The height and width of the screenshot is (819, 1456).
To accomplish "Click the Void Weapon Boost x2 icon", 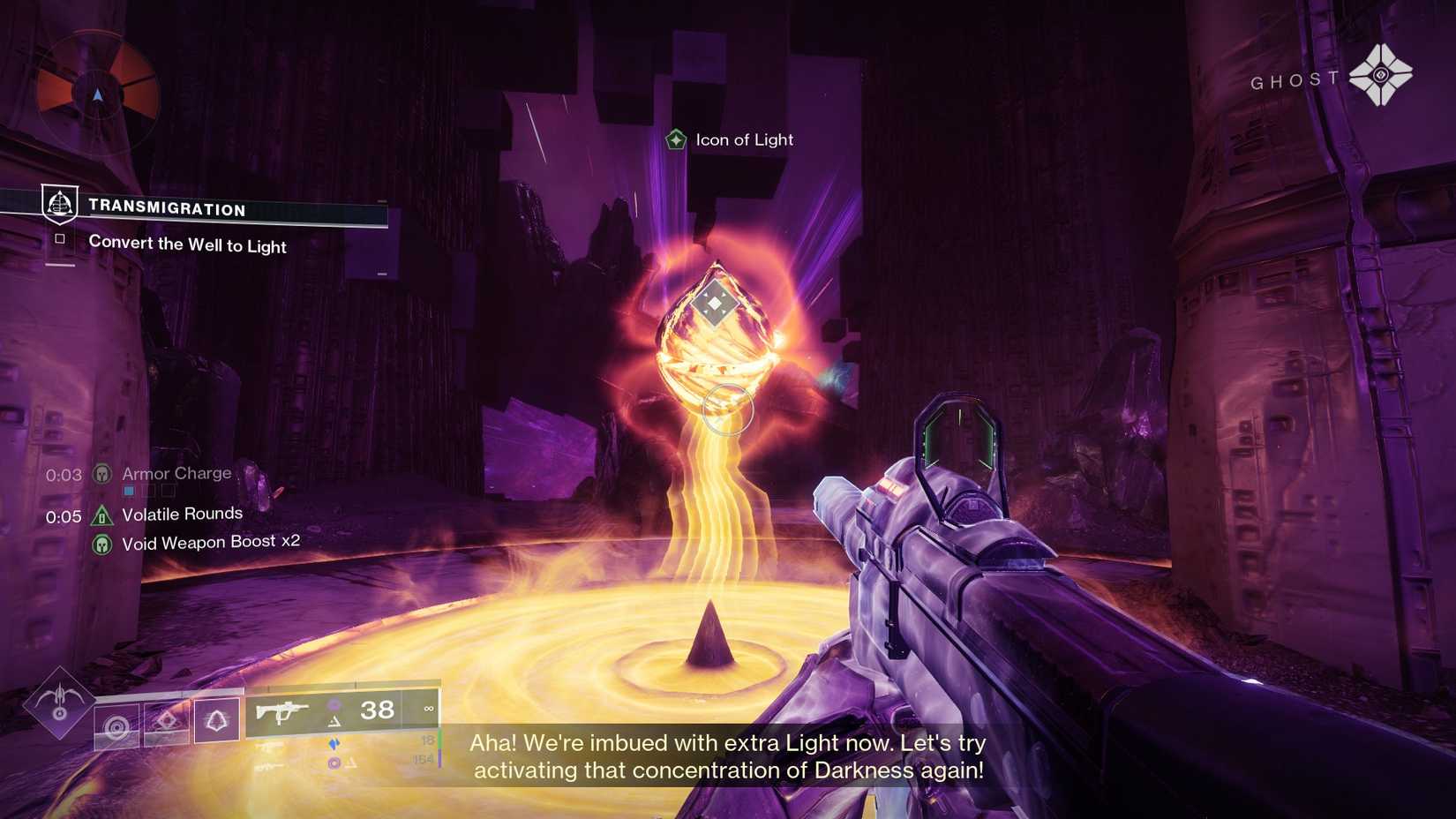I will point(102,544).
